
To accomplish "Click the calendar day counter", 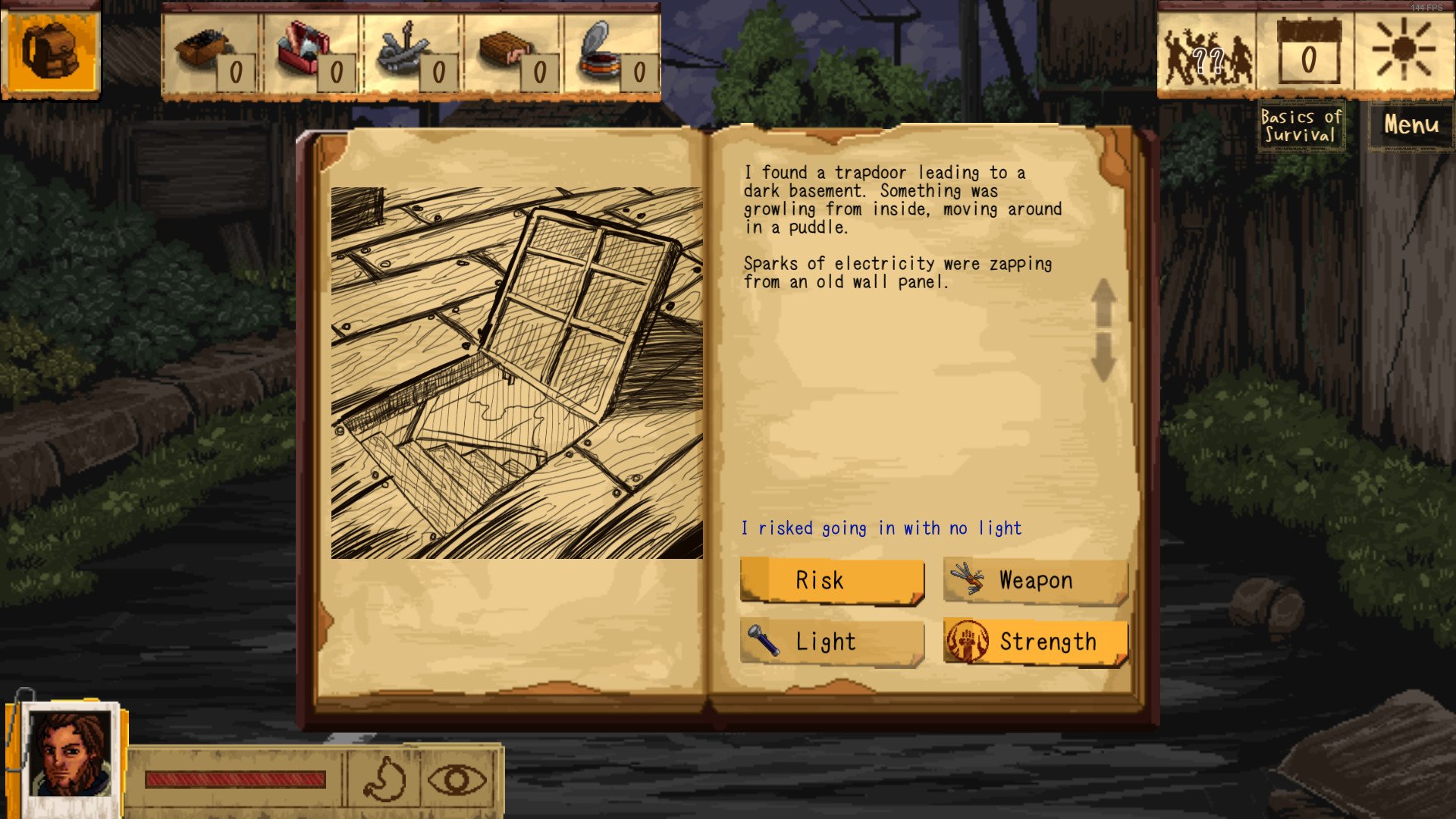I will pyautogui.click(x=1308, y=53).
